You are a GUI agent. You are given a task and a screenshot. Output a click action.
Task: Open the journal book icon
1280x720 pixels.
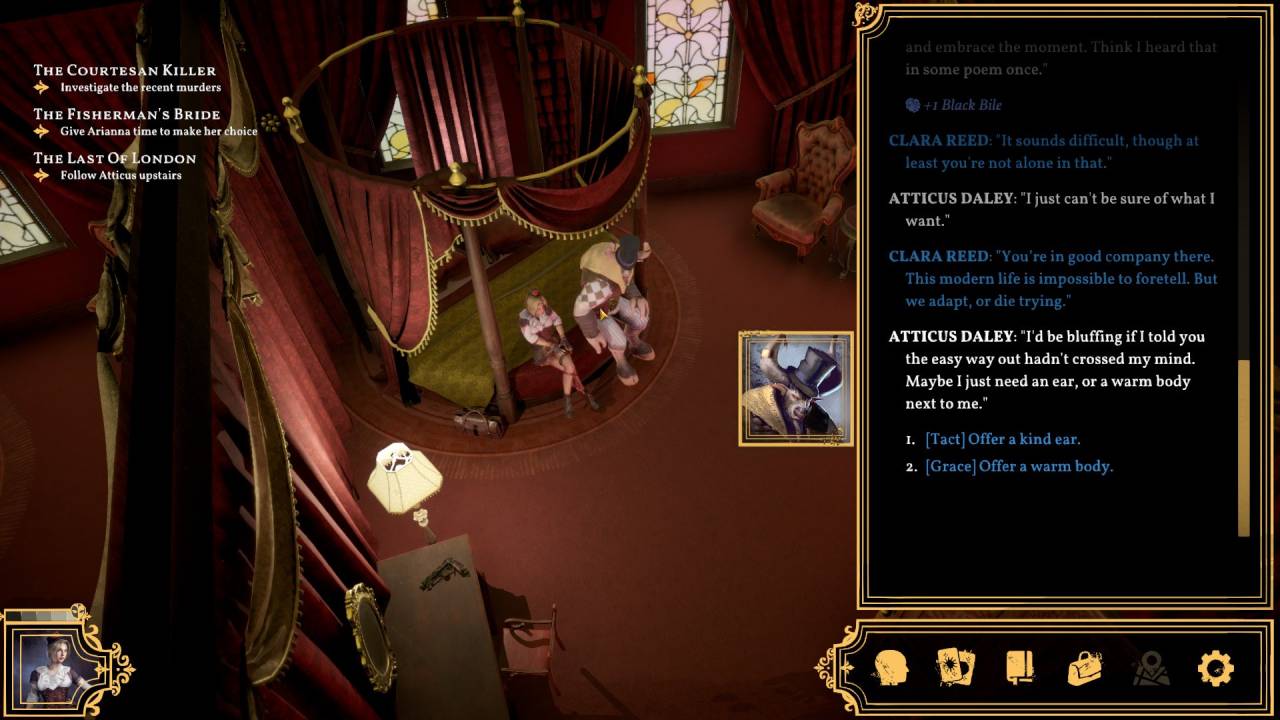tap(1019, 667)
